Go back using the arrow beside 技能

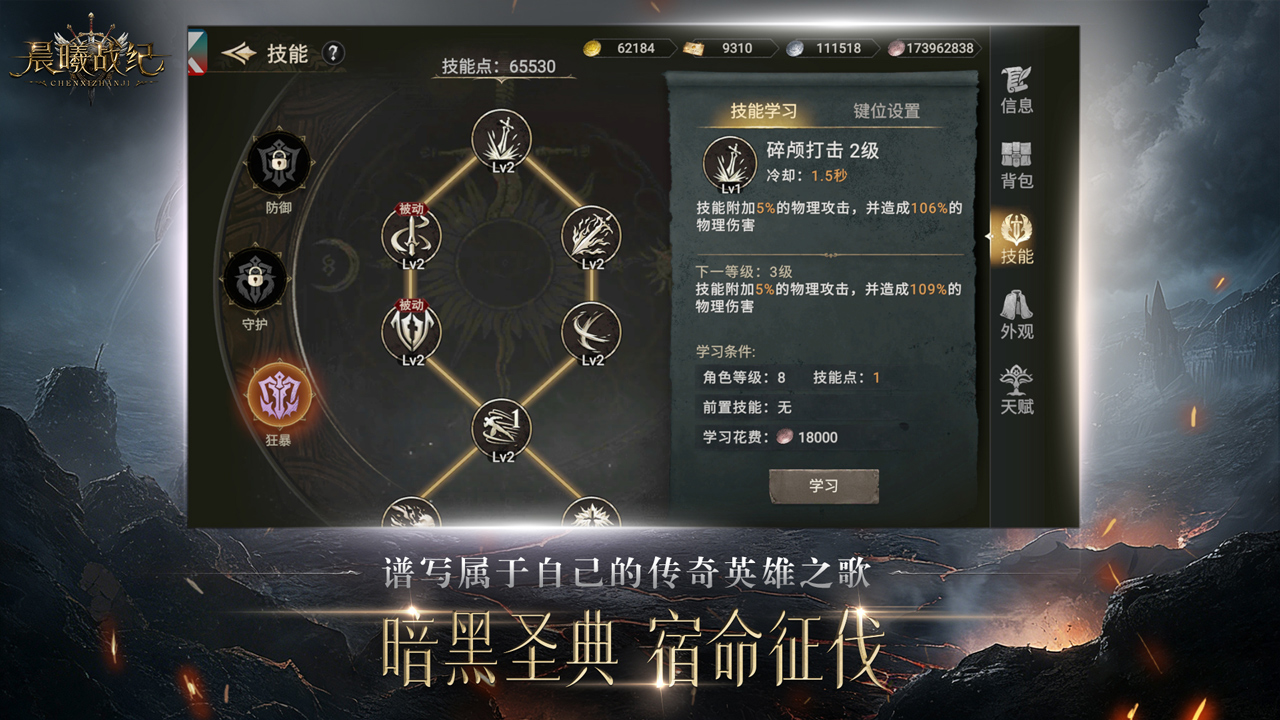[x=239, y=53]
